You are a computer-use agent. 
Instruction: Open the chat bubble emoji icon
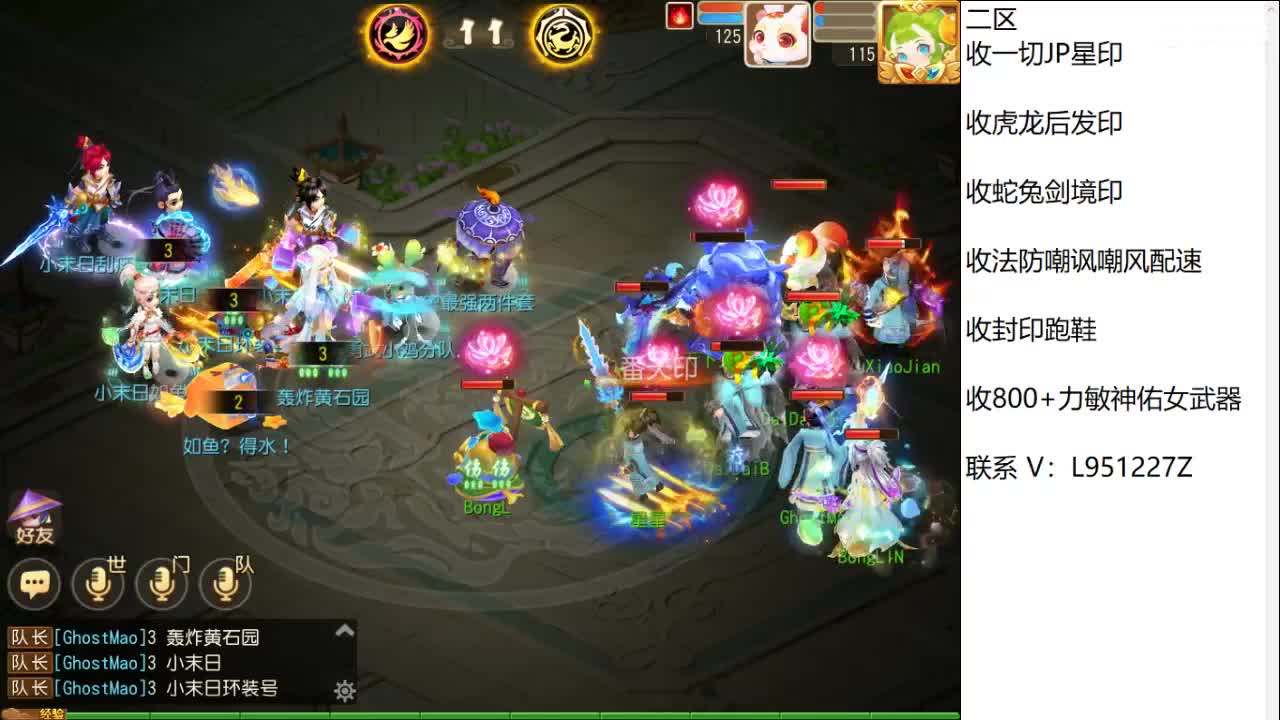pyautogui.click(x=34, y=583)
